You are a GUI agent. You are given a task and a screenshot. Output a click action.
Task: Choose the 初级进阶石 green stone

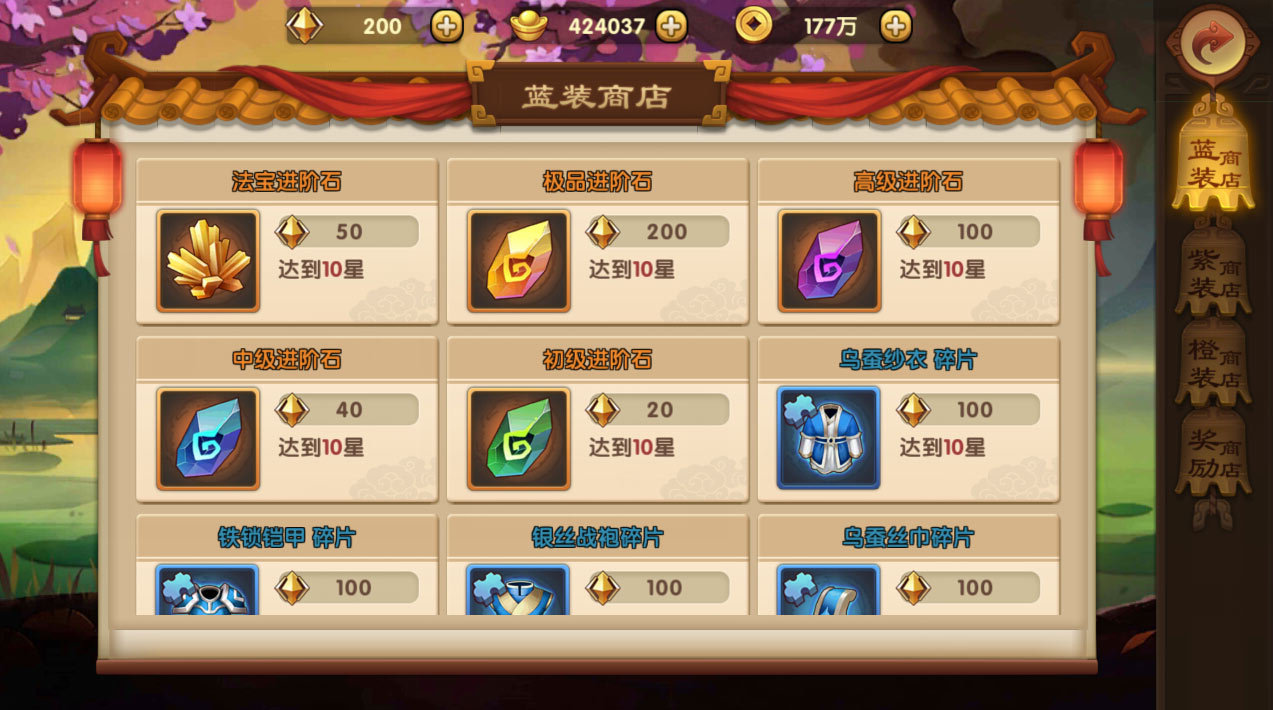[x=519, y=439]
